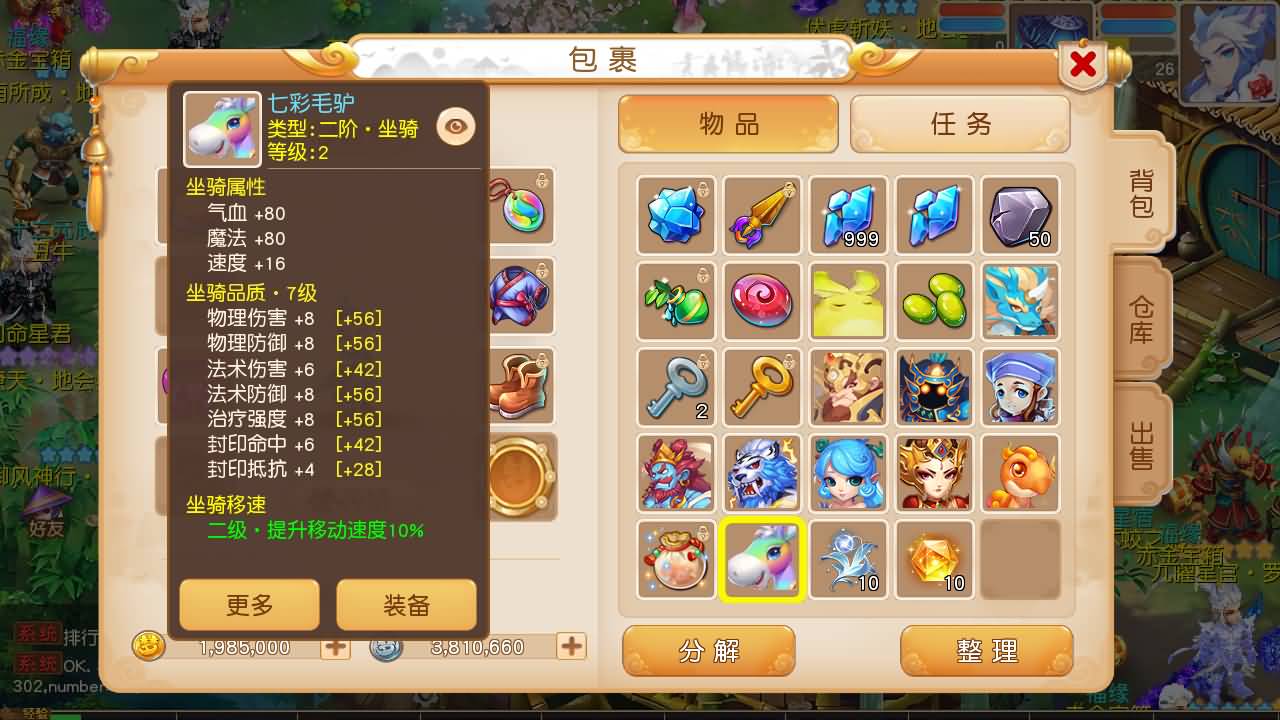Select the rainbow pony mount item

coord(762,560)
